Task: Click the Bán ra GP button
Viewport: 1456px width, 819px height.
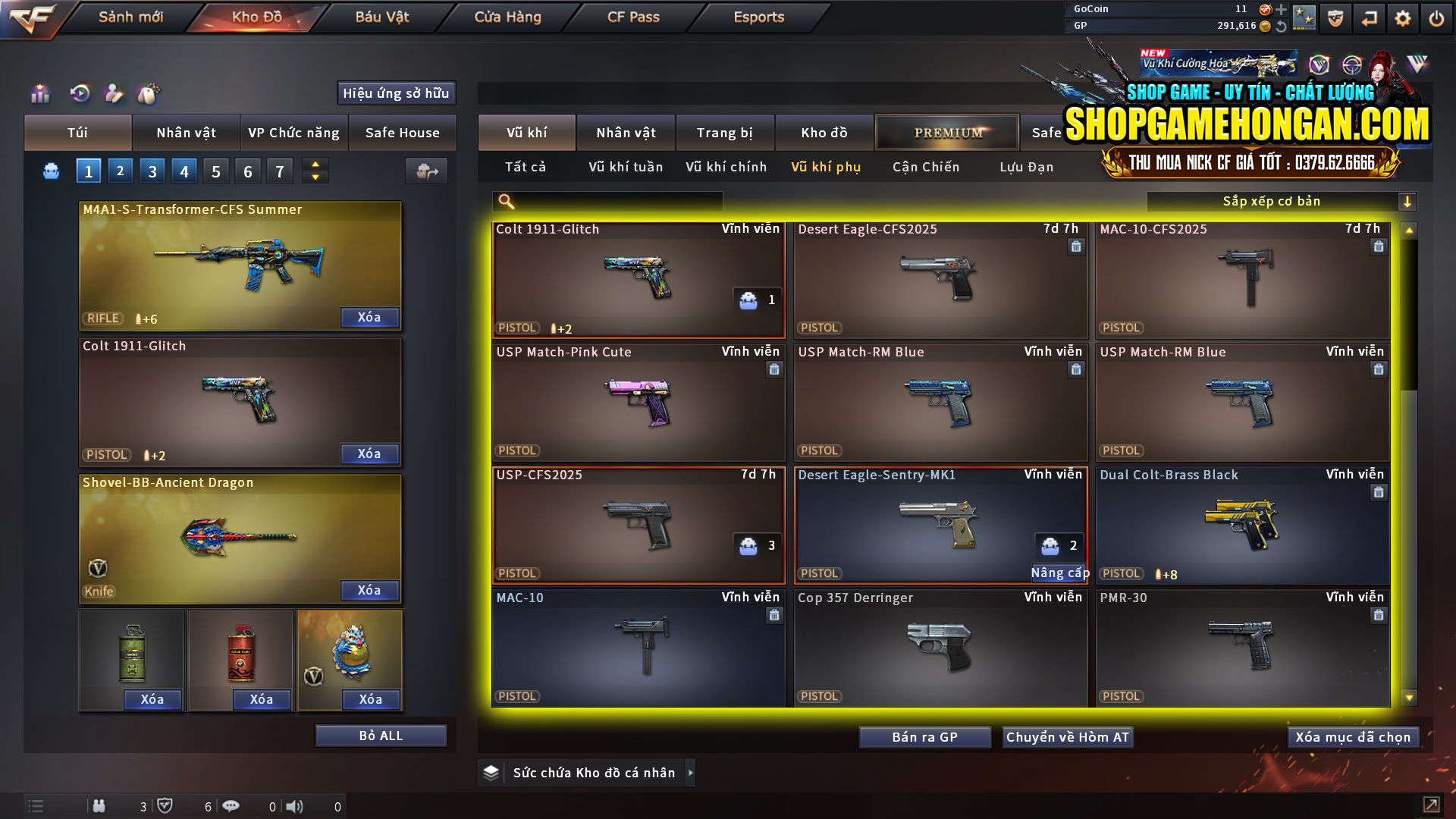Action: [924, 736]
